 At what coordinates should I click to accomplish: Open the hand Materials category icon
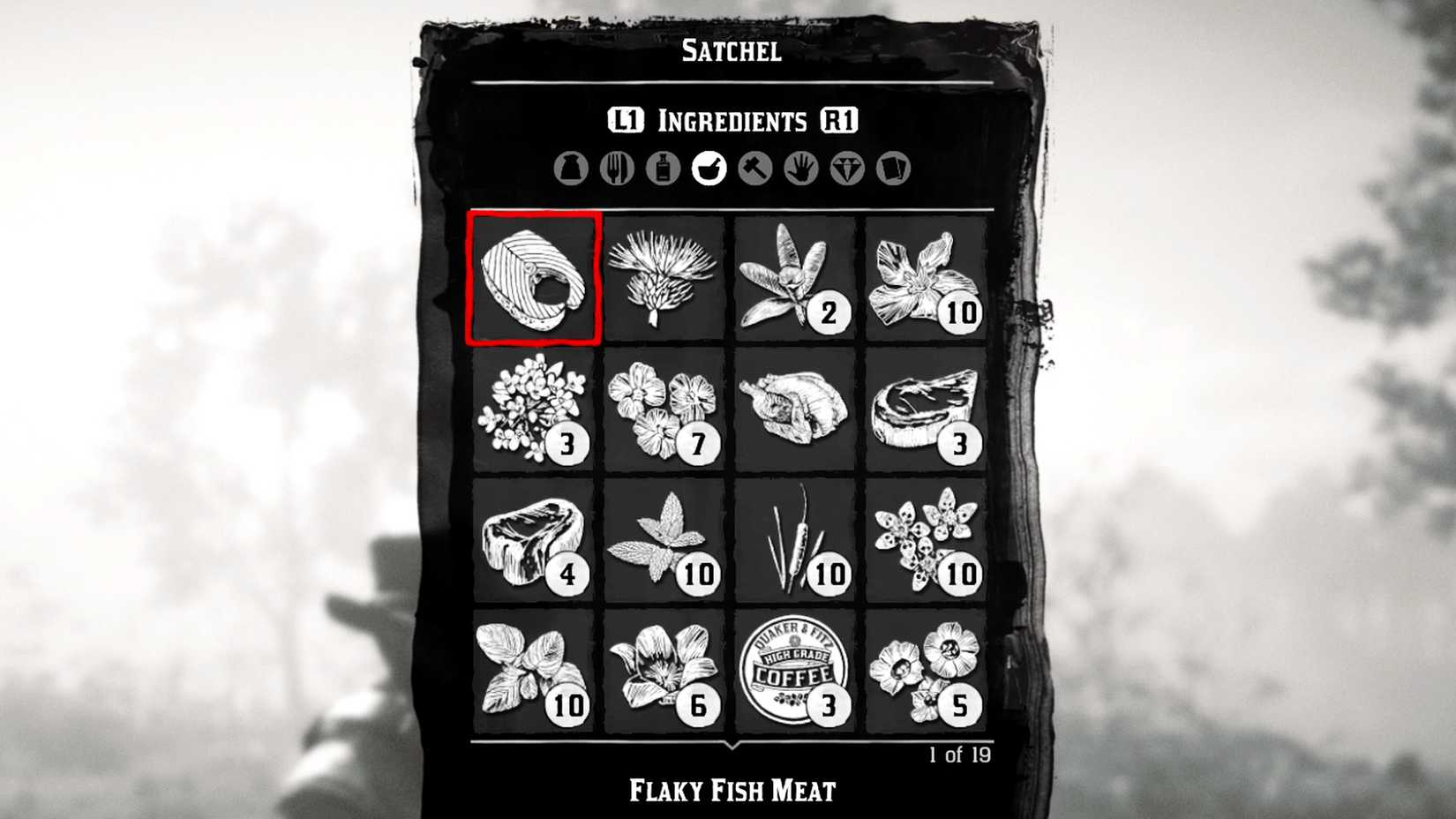pos(801,168)
